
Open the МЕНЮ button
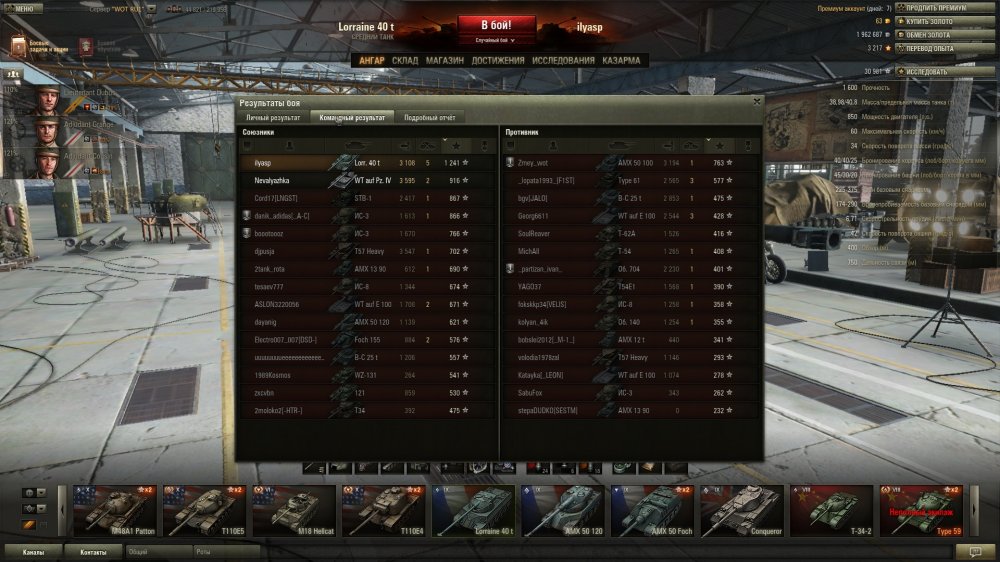click(22, 7)
